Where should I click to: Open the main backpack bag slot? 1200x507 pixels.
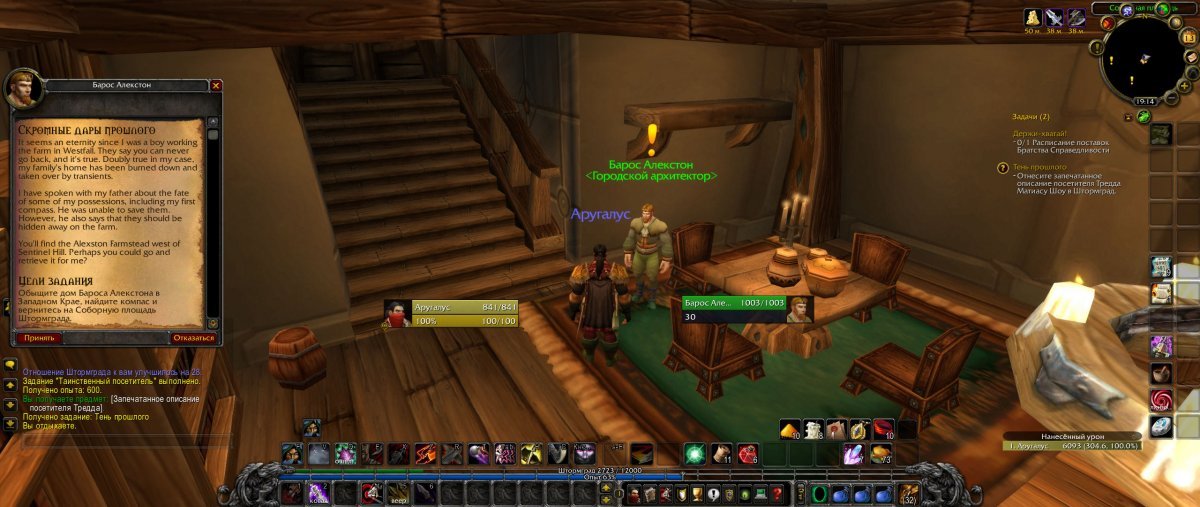[909, 494]
